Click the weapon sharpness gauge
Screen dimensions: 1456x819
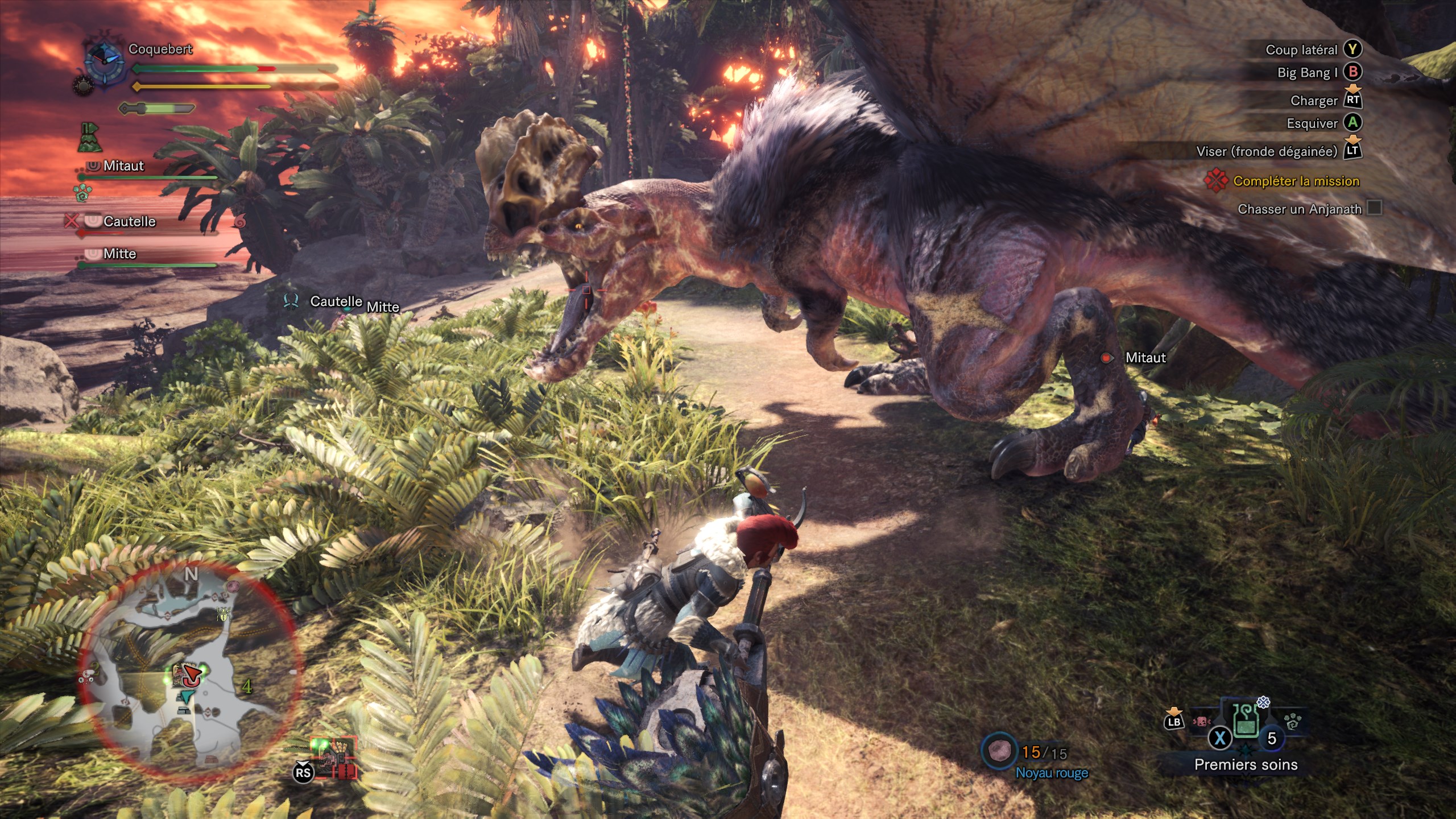[x=158, y=108]
